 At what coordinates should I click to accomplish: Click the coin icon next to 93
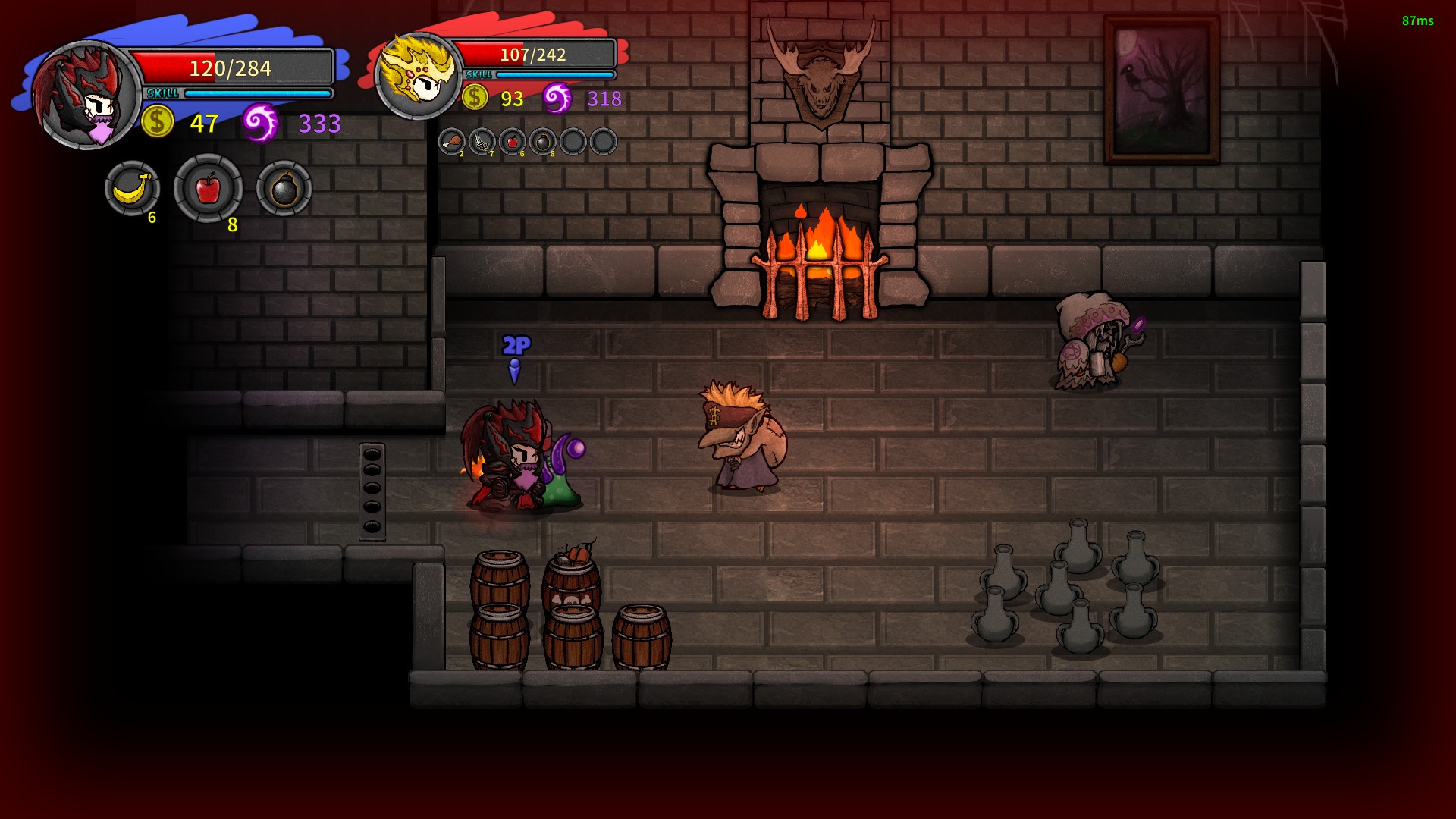475,96
